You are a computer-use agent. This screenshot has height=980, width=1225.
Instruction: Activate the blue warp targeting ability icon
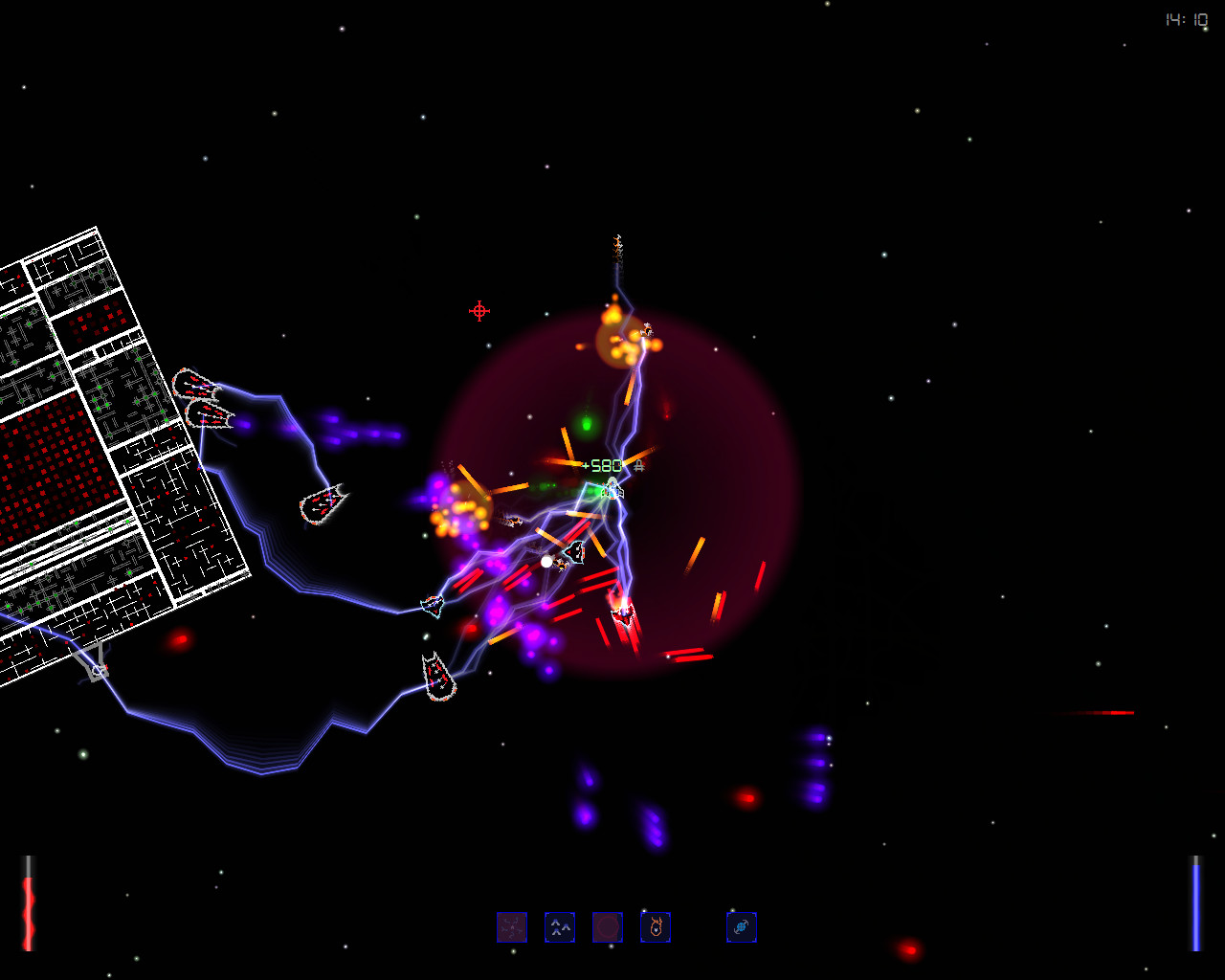click(743, 926)
